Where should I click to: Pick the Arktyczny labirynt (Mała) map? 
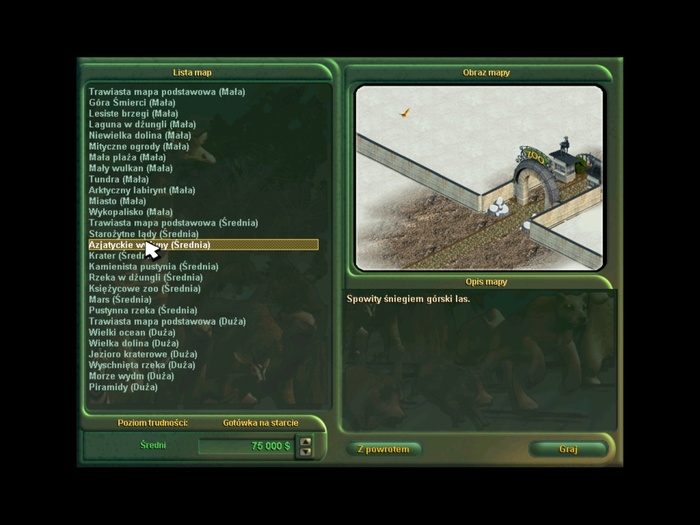click(x=142, y=190)
